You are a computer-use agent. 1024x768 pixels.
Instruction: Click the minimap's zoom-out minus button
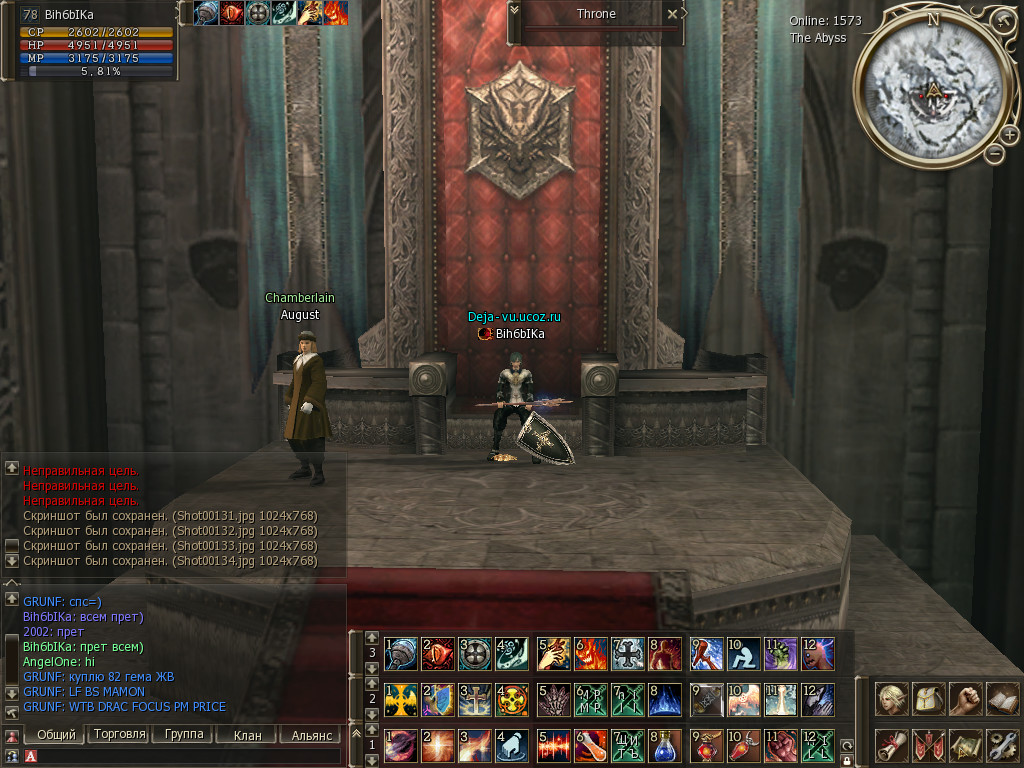[994, 154]
